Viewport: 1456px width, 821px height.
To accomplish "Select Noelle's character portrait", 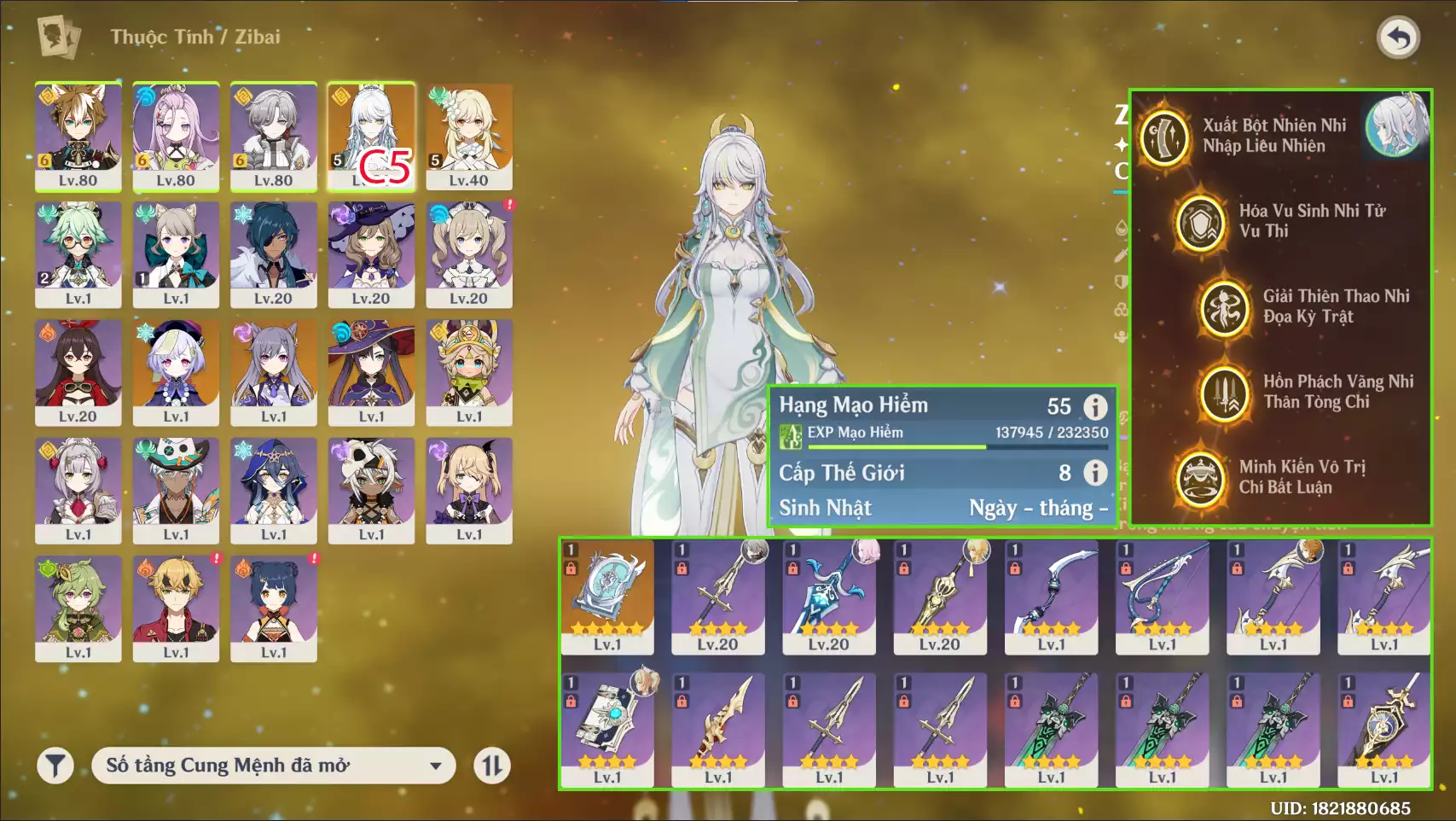I will (78, 490).
